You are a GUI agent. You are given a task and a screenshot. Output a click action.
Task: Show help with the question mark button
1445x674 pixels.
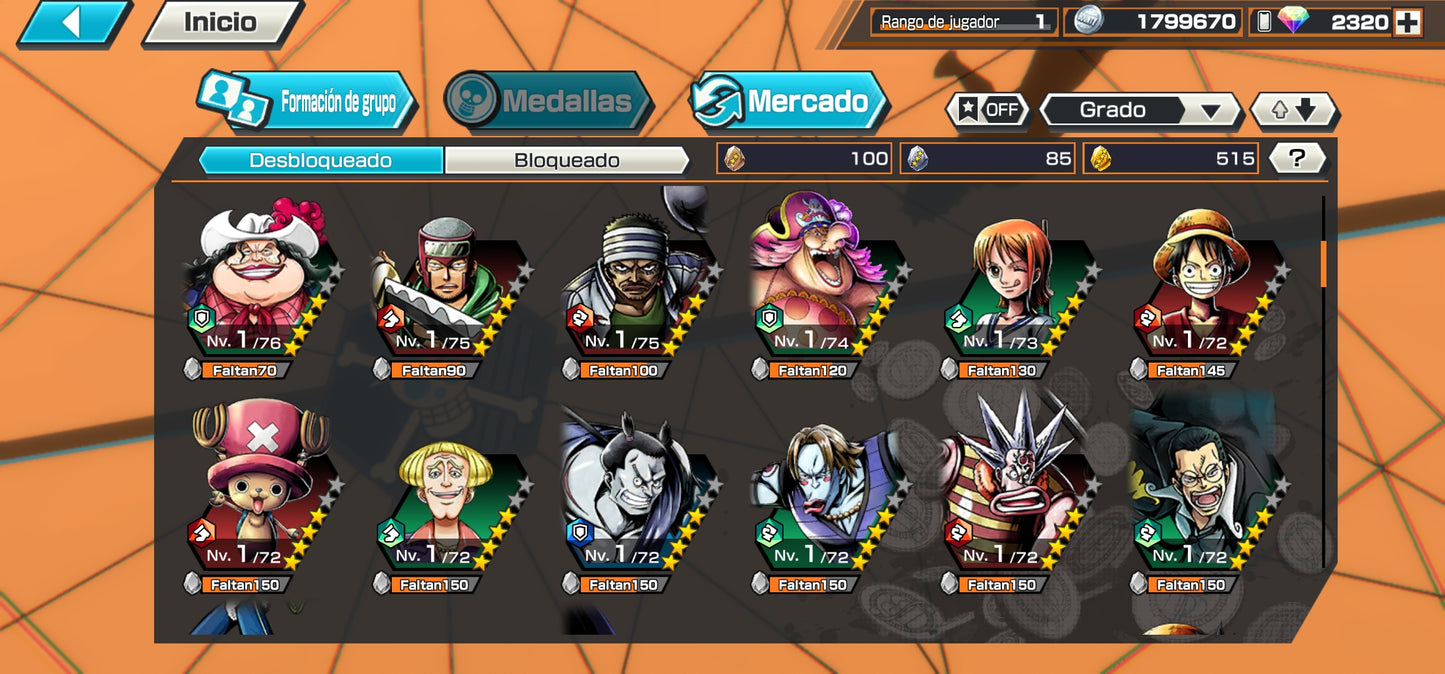pos(1297,158)
